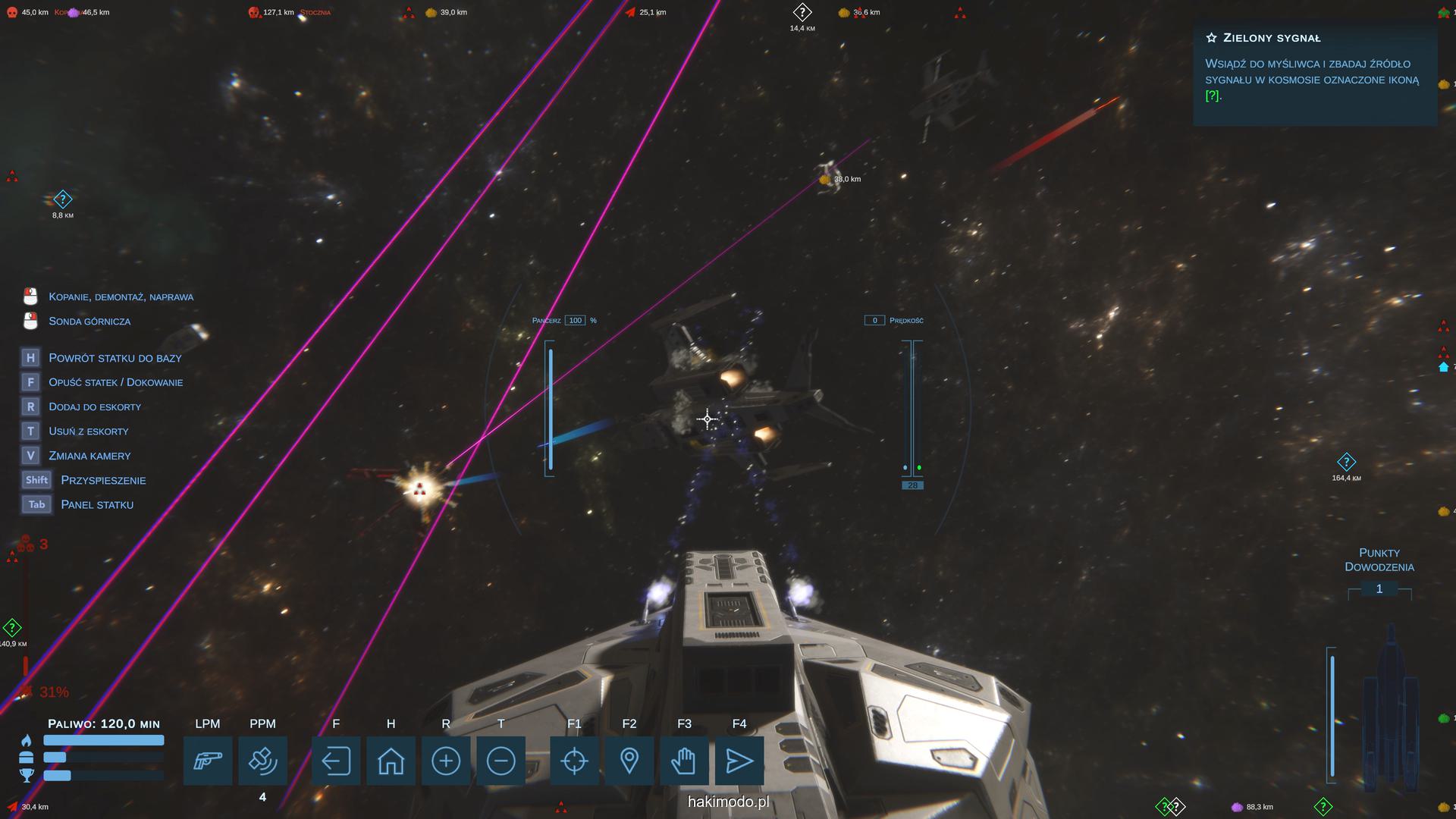The width and height of the screenshot is (1456, 819).
Task: Choose the F2 location pin command
Action: (629, 761)
